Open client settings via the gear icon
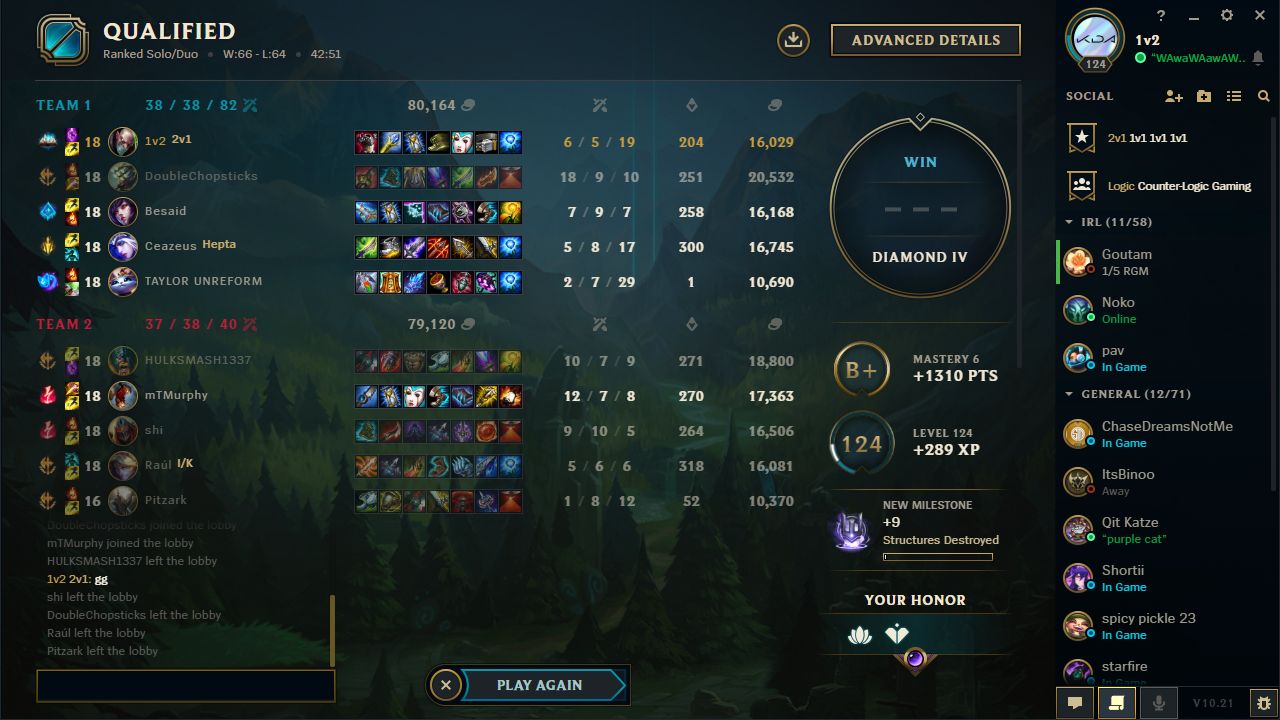The image size is (1280, 720). click(1226, 15)
